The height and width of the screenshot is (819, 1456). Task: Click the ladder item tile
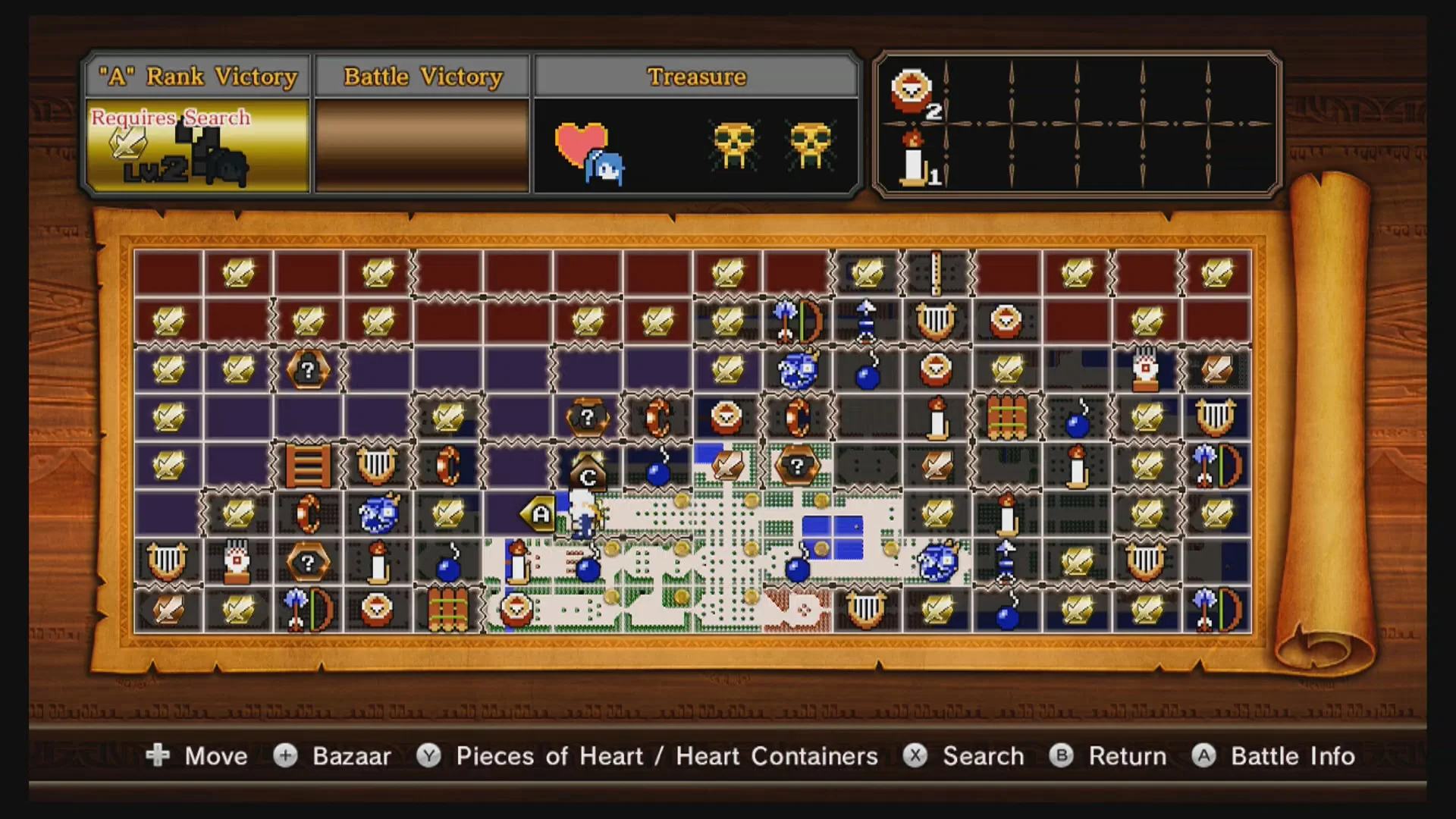point(309,465)
